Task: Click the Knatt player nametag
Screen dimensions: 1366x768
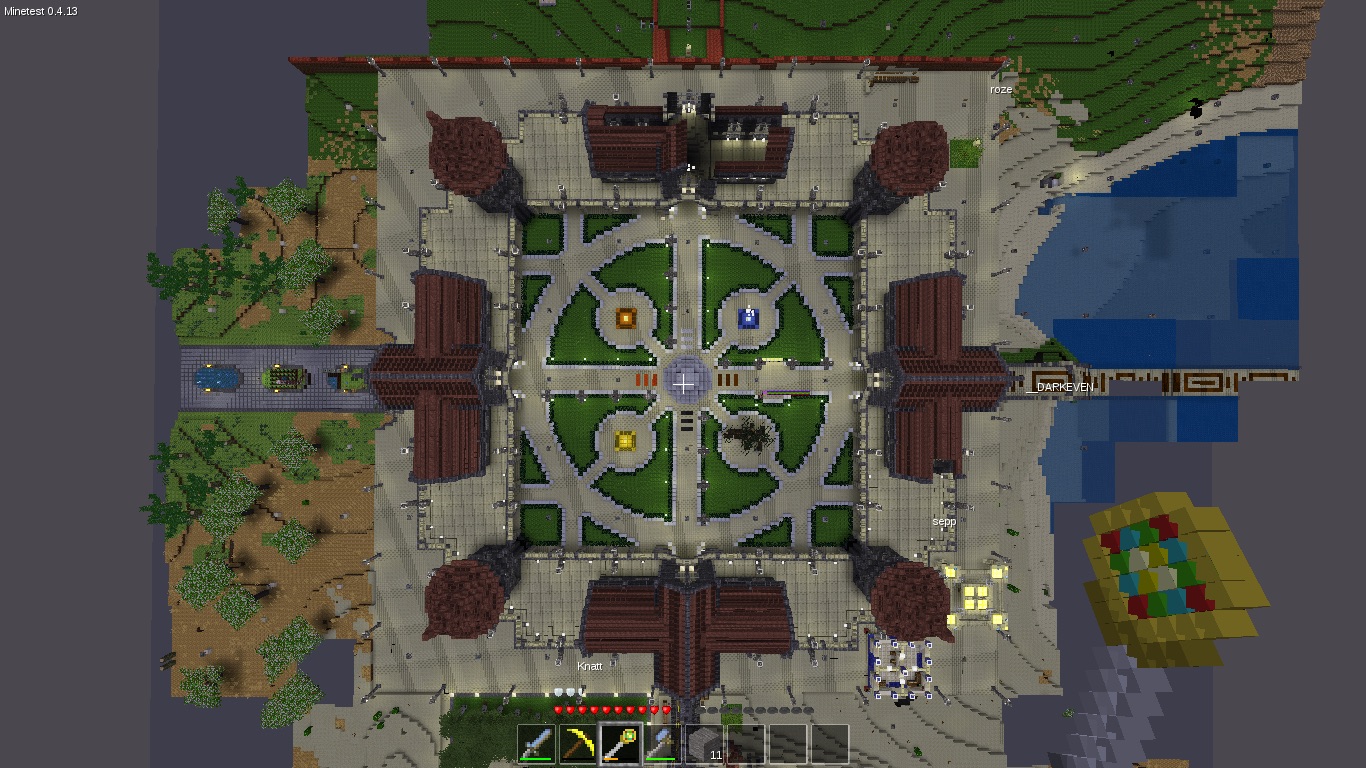Action: coord(590,665)
